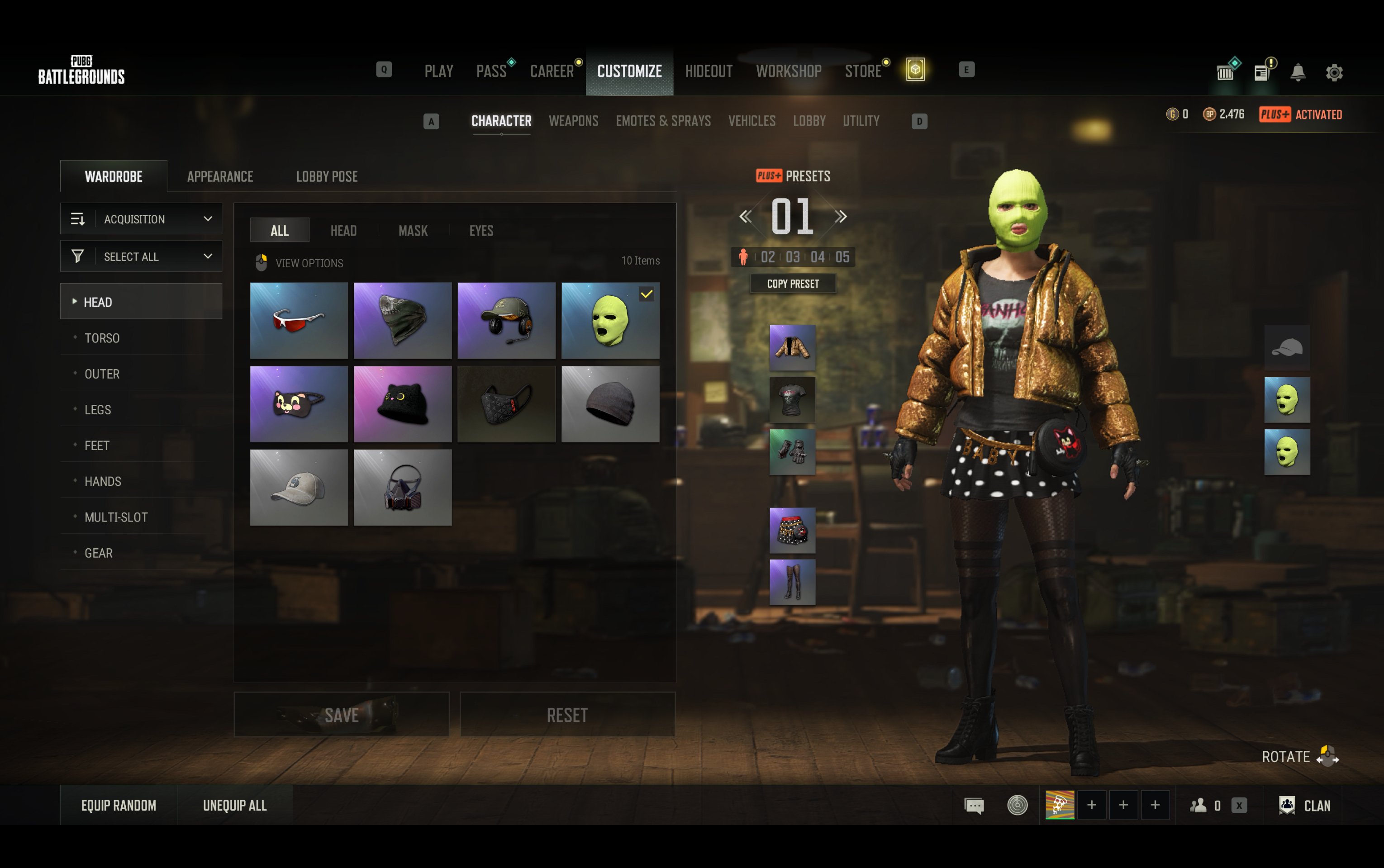The image size is (1384, 868).
Task: Go to the next preset arrow
Action: 840,216
